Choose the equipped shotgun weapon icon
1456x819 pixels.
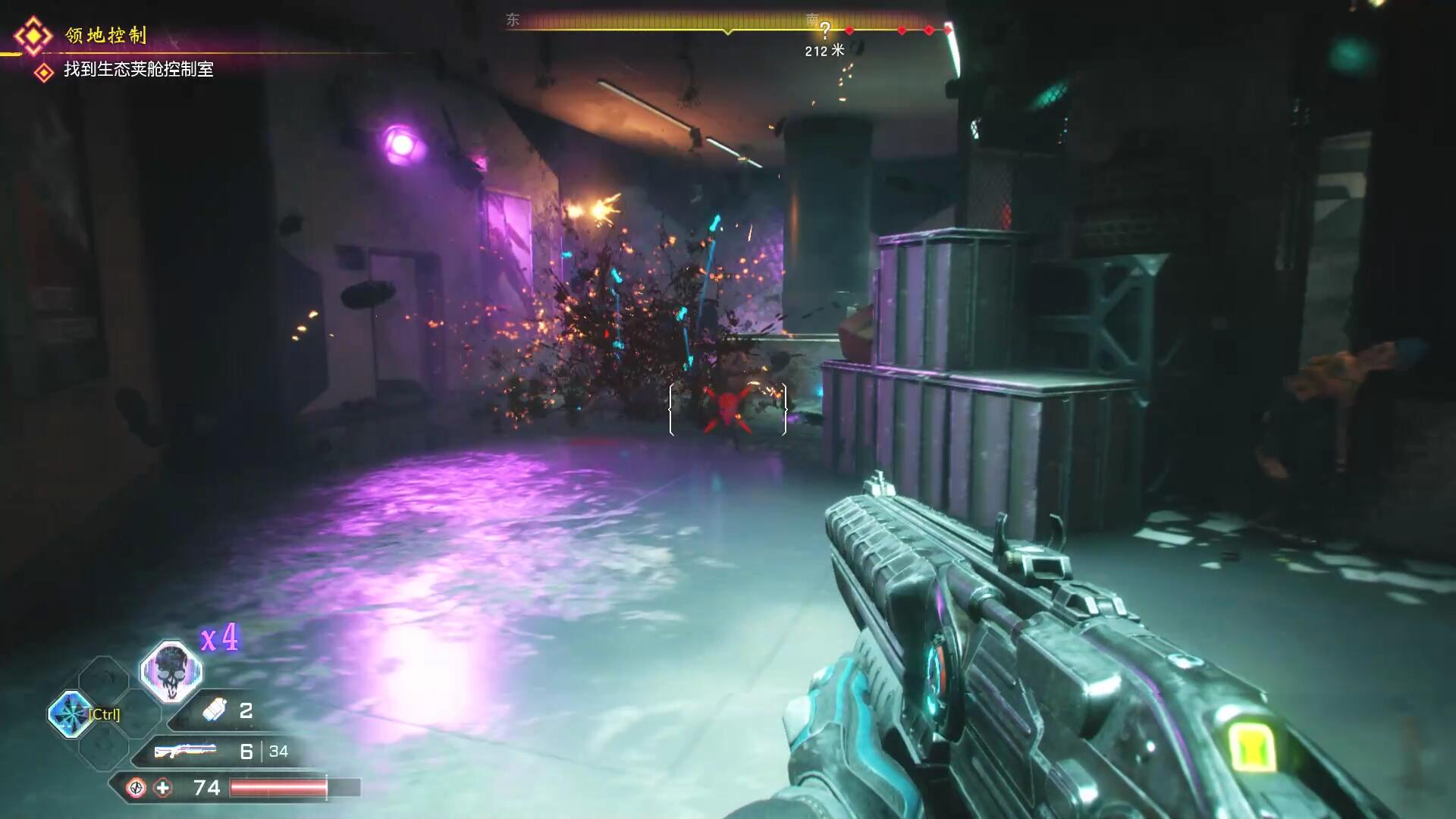point(185,751)
